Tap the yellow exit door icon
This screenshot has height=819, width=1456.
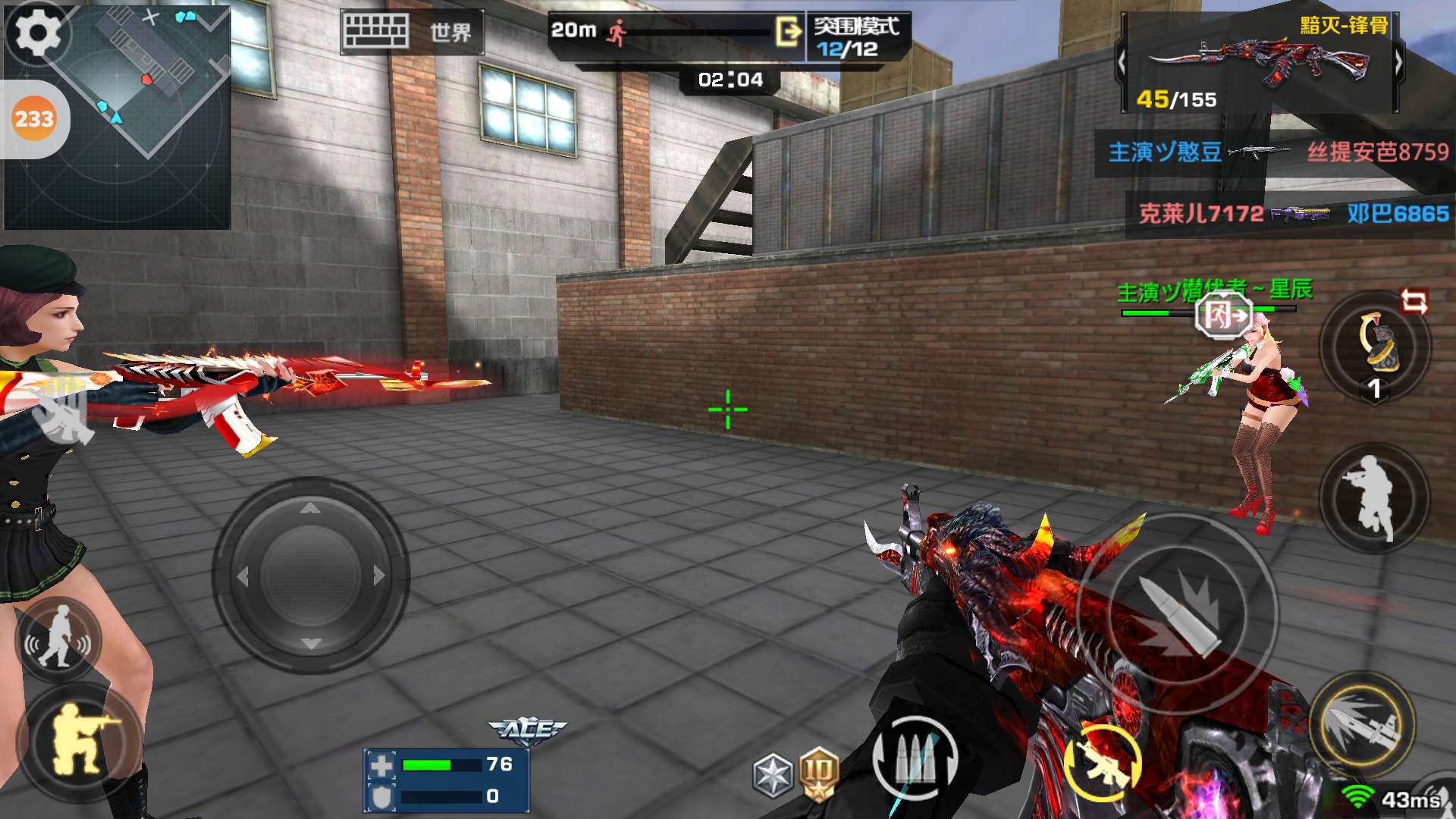[x=788, y=32]
